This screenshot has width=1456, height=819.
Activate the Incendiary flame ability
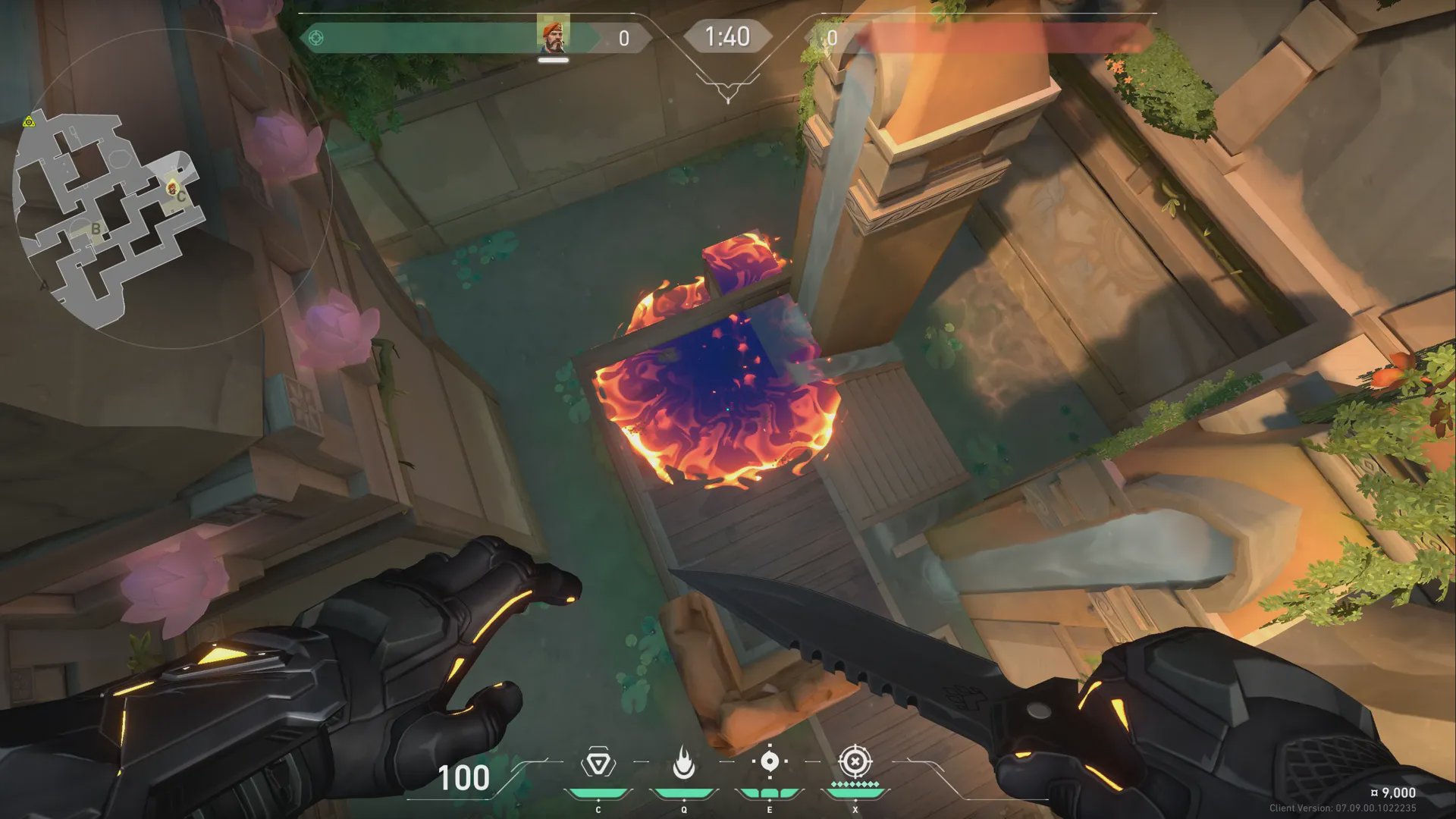[x=684, y=763]
